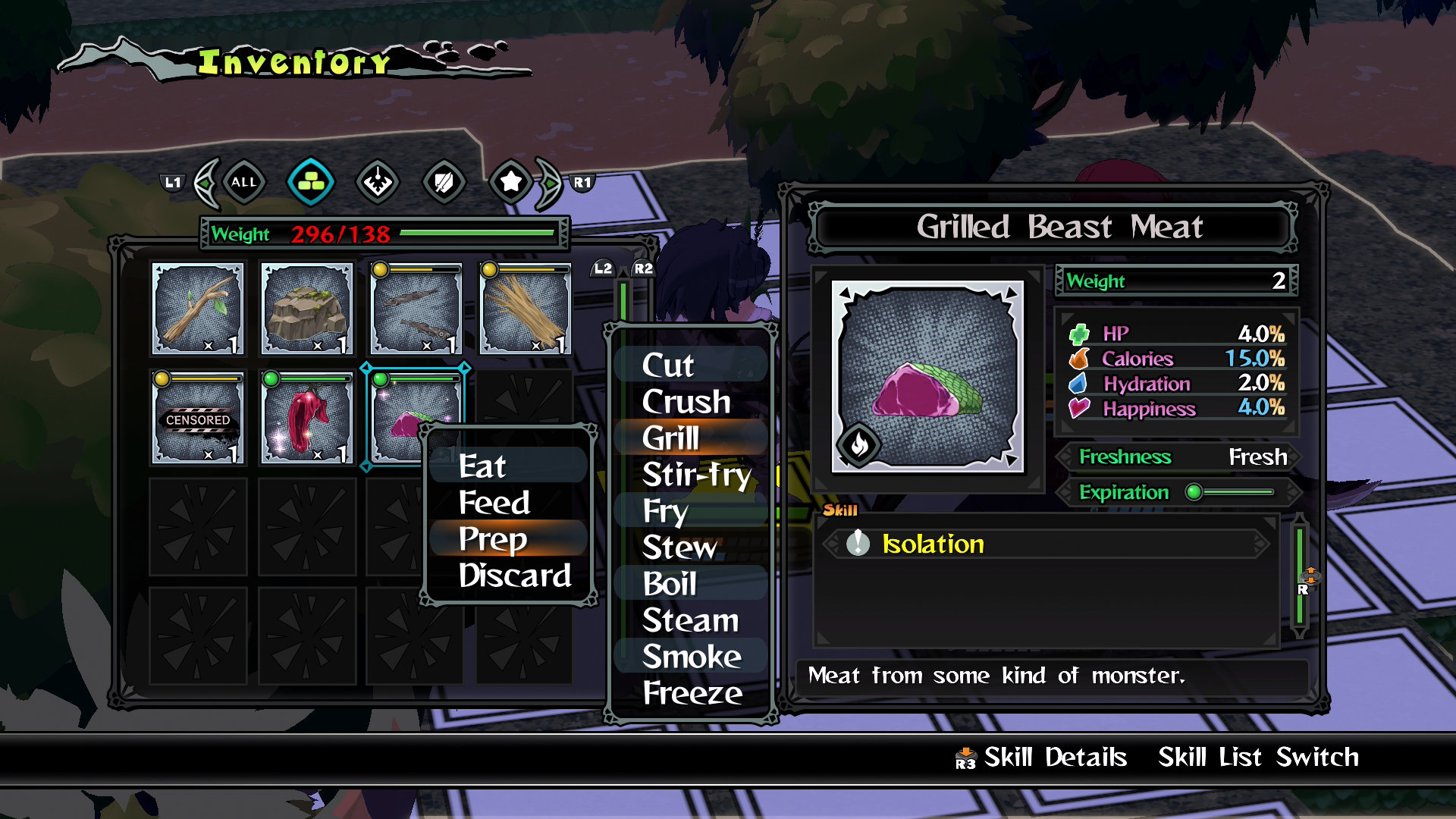Discard the selected item
The image size is (1456, 819).
tap(515, 576)
